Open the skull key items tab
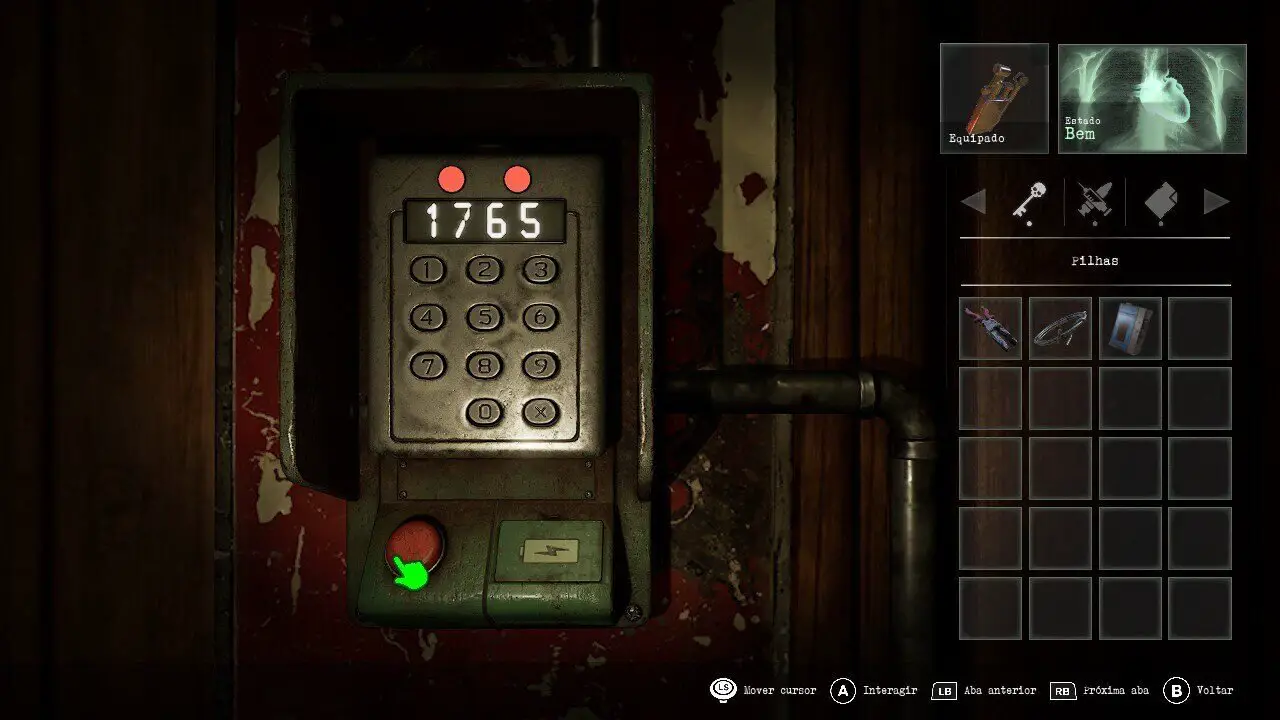Viewport: 1280px width, 720px height. [x=1029, y=202]
